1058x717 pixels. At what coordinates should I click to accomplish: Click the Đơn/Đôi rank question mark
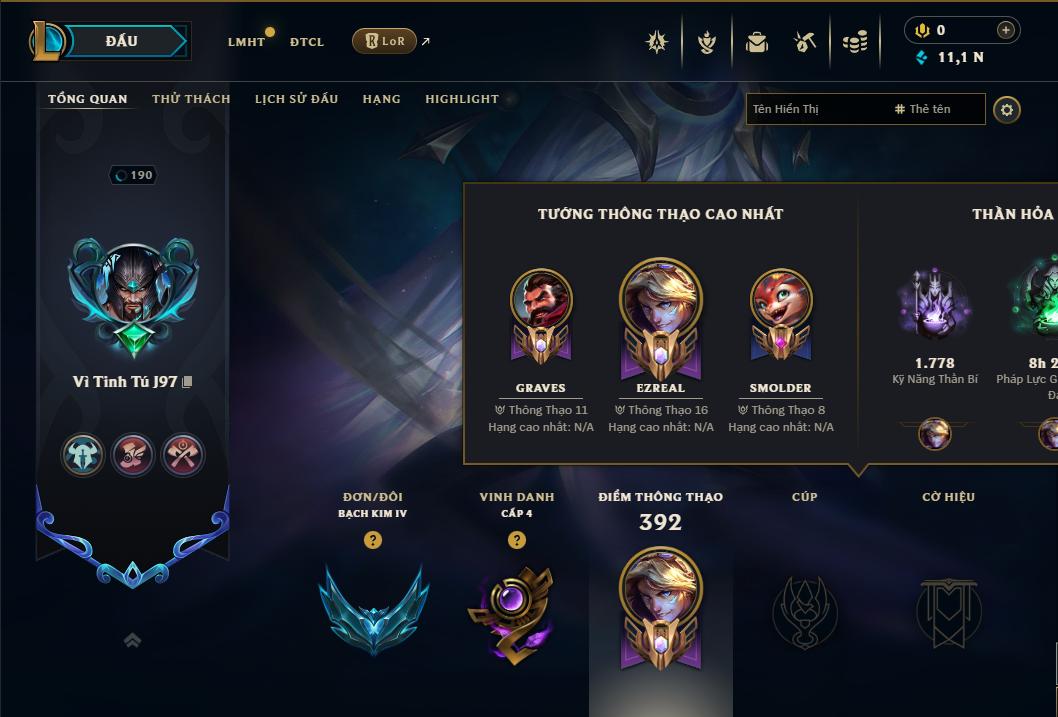(x=373, y=540)
